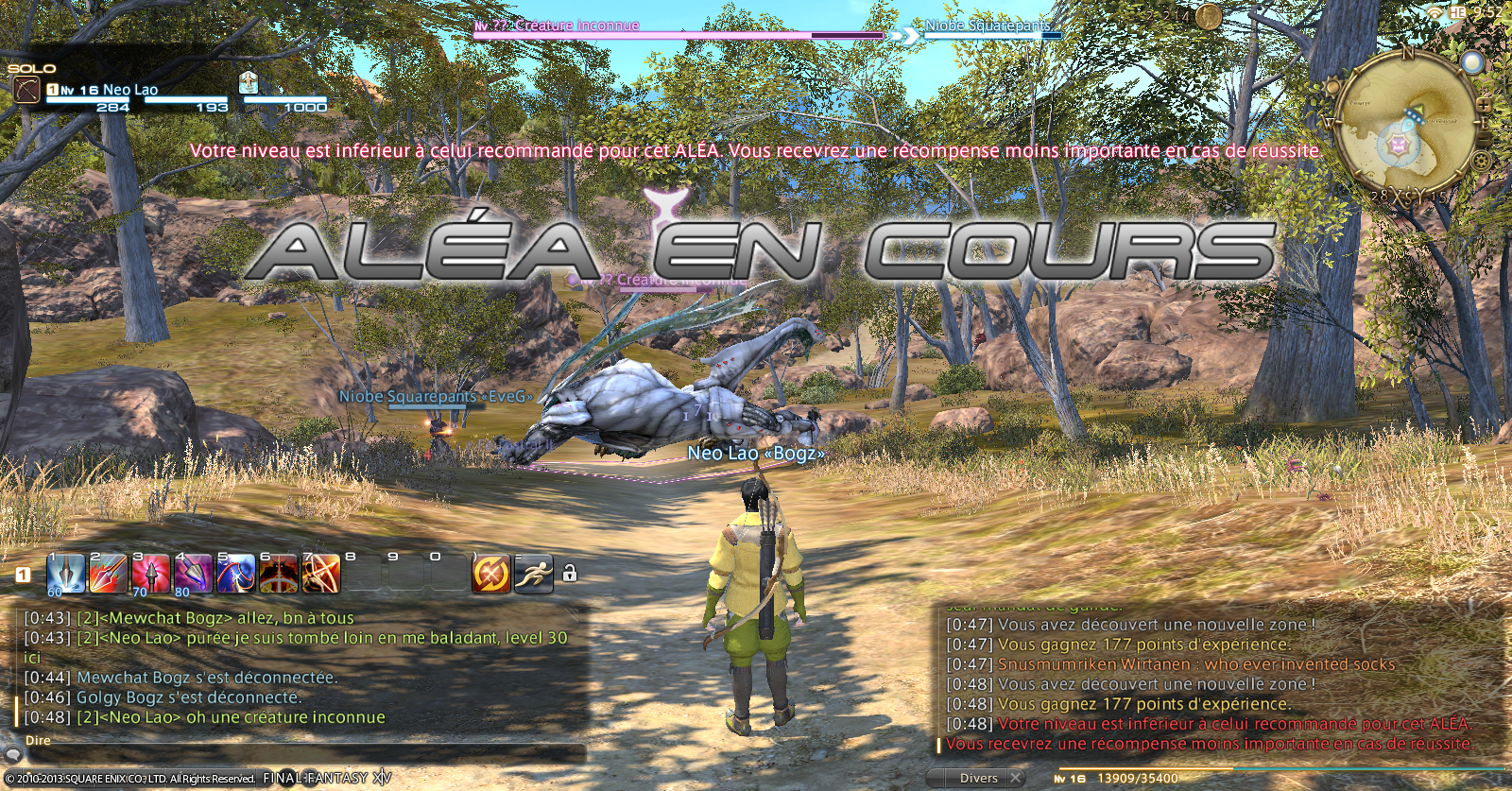Trigger the fiery demon bow ability
The width and height of the screenshot is (1512, 791).
coord(279,574)
